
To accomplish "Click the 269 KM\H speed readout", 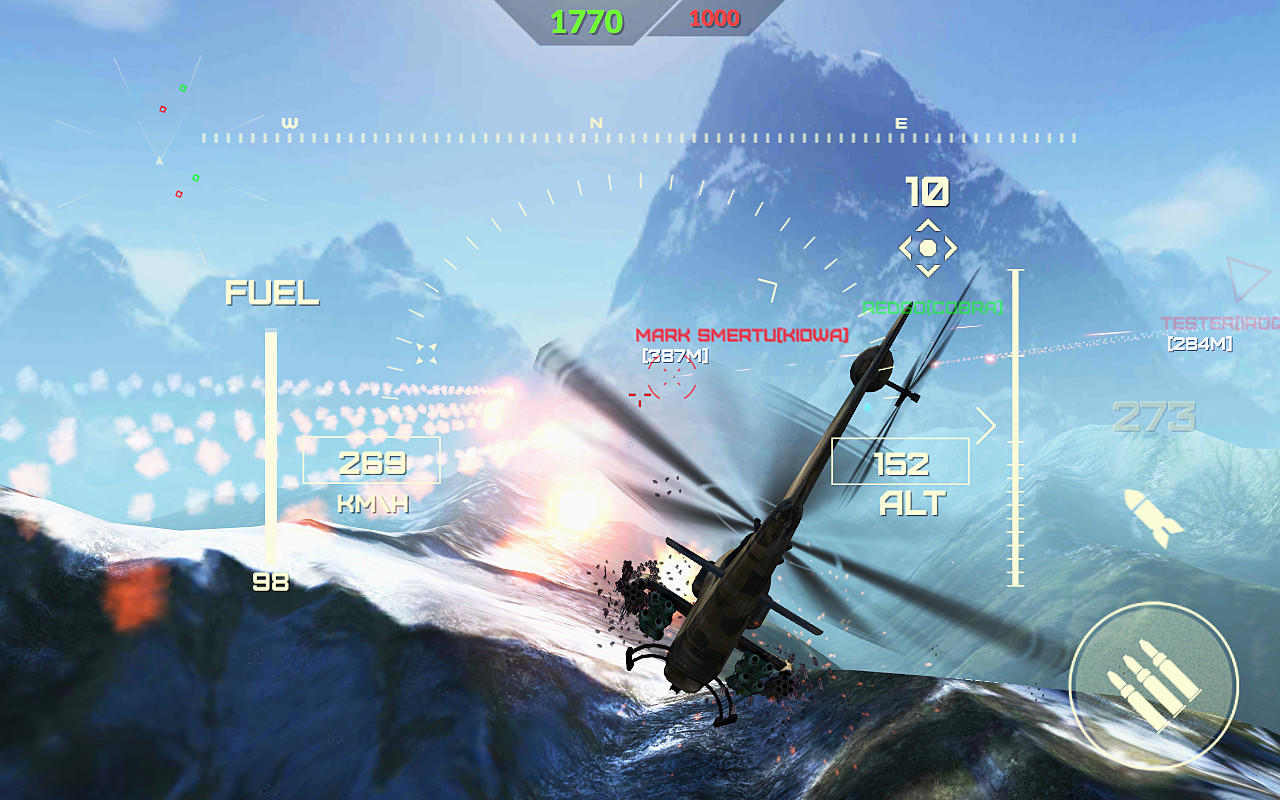I will coord(371,463).
